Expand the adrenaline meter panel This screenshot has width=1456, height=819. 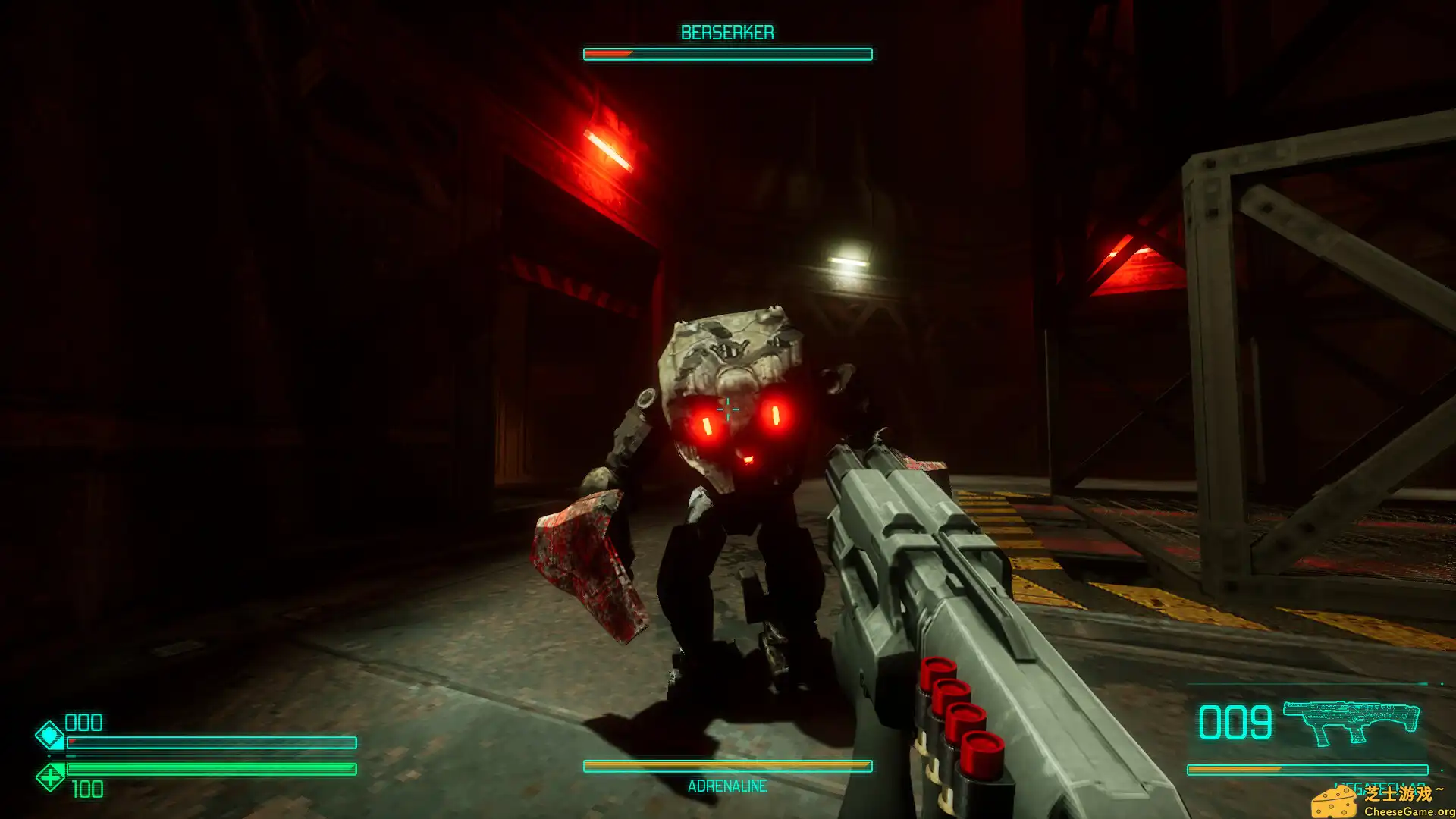click(x=726, y=766)
